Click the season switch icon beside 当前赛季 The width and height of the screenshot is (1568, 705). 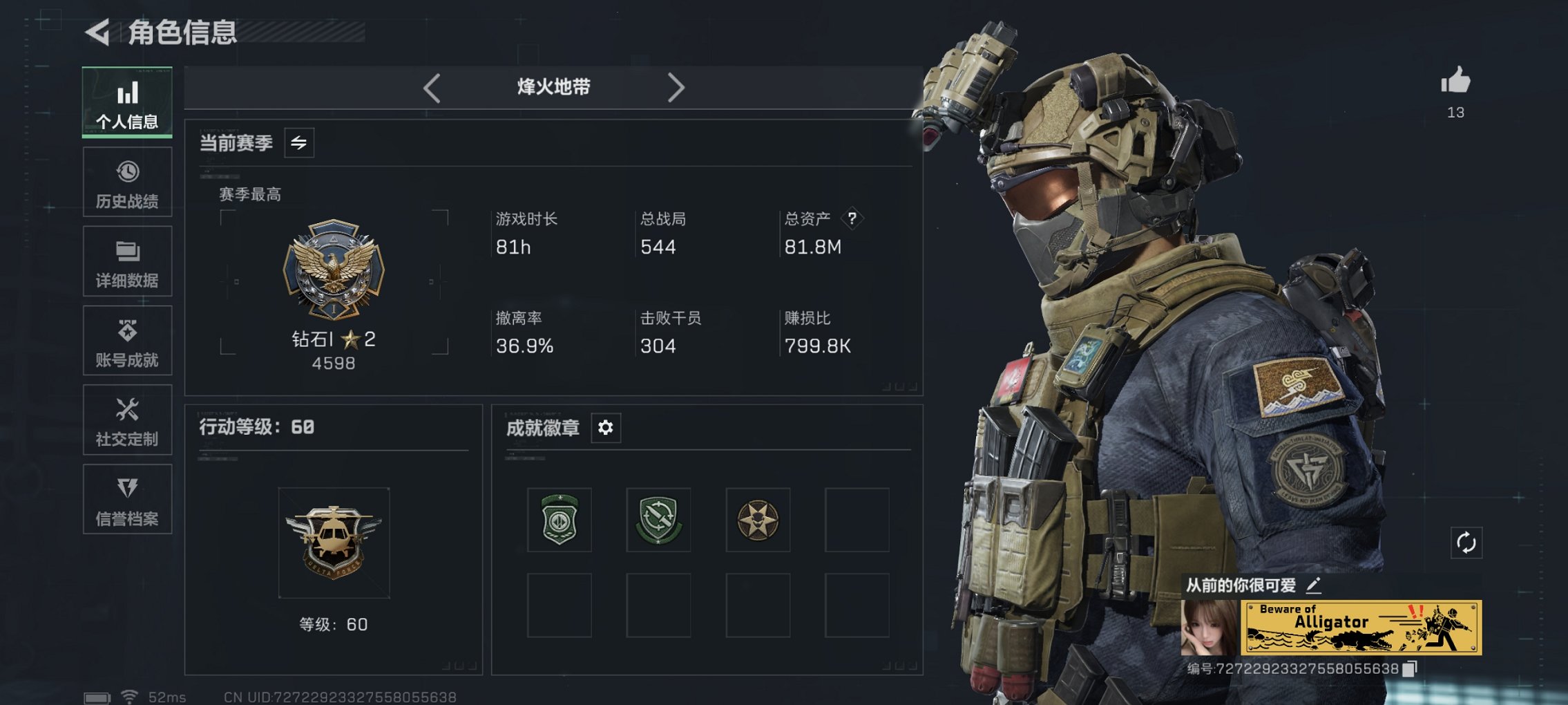[x=298, y=142]
